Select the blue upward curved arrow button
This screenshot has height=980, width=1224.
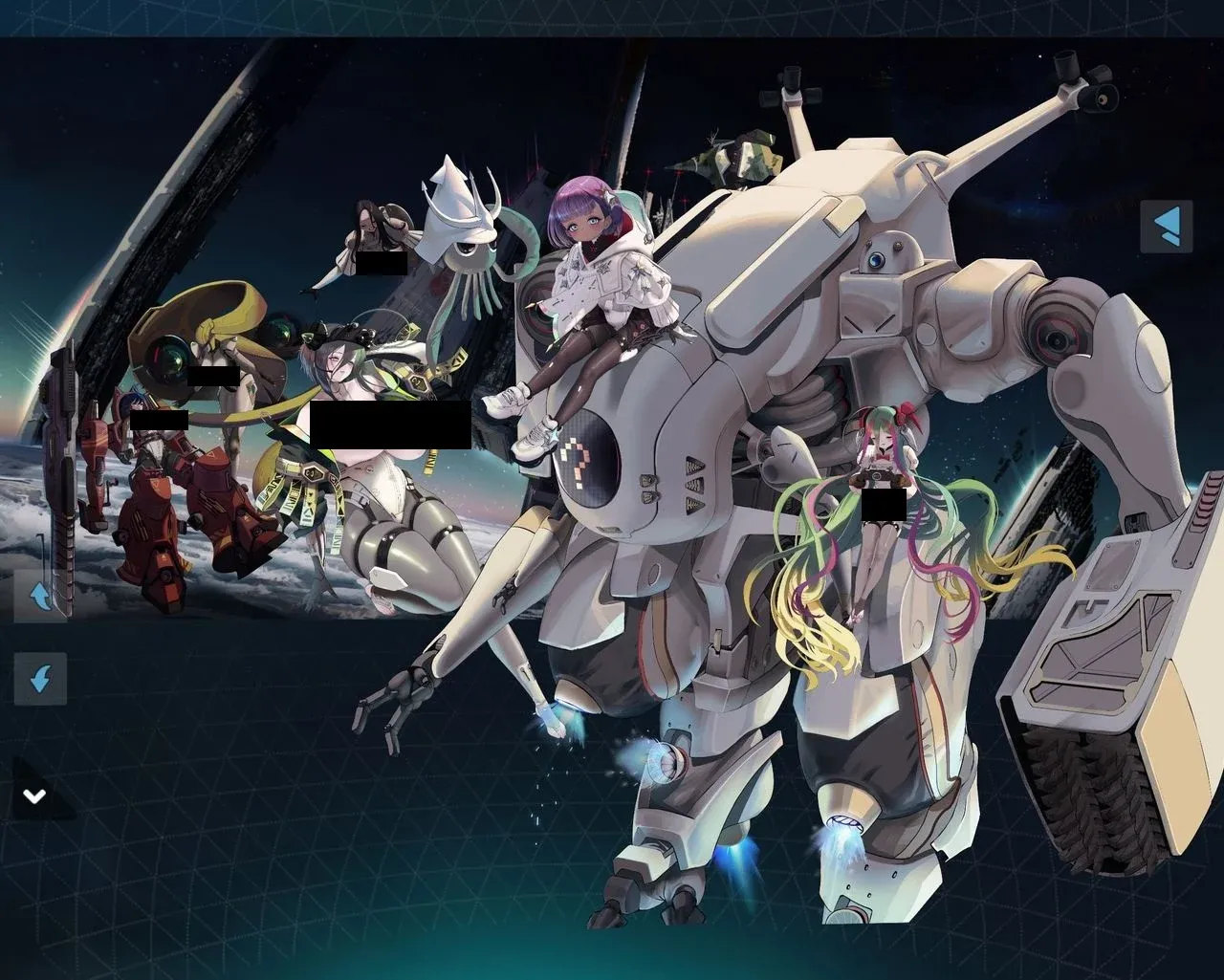(40, 597)
